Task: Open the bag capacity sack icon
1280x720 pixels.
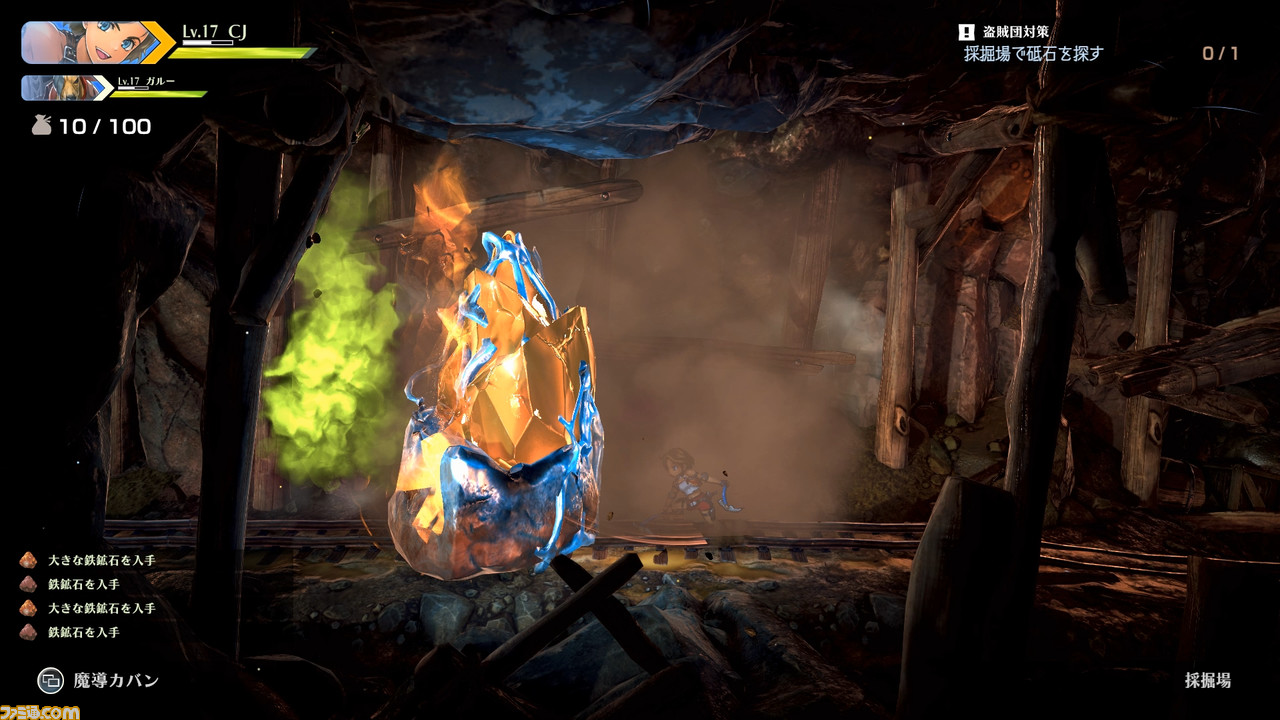Action: pyautogui.click(x=42, y=126)
